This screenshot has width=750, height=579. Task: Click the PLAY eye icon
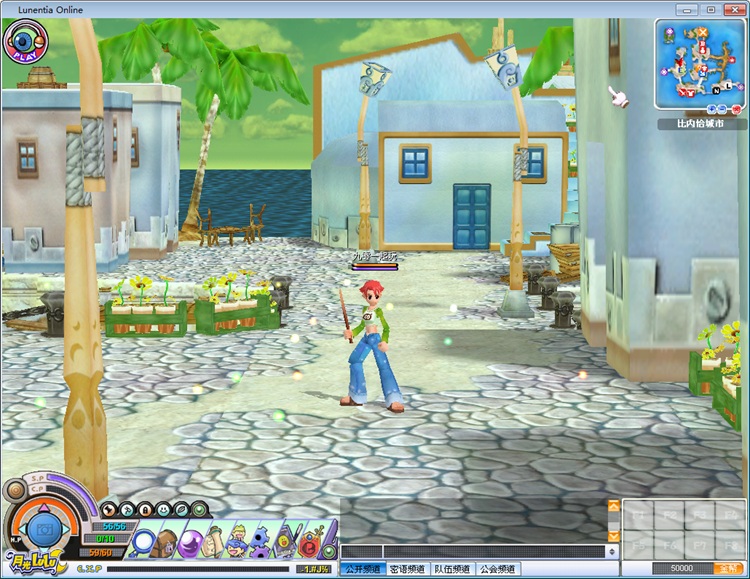[x=22, y=41]
